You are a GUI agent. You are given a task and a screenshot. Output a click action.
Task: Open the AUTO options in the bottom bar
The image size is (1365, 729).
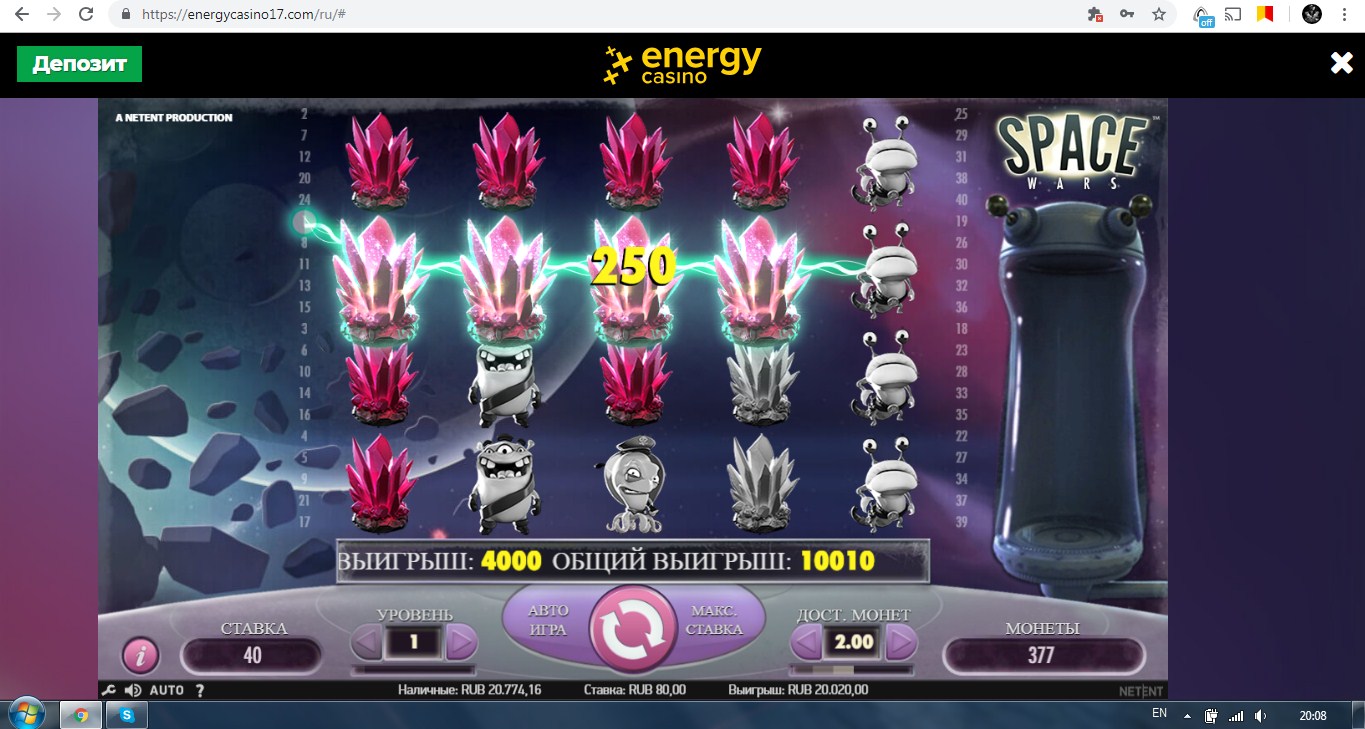(166, 690)
